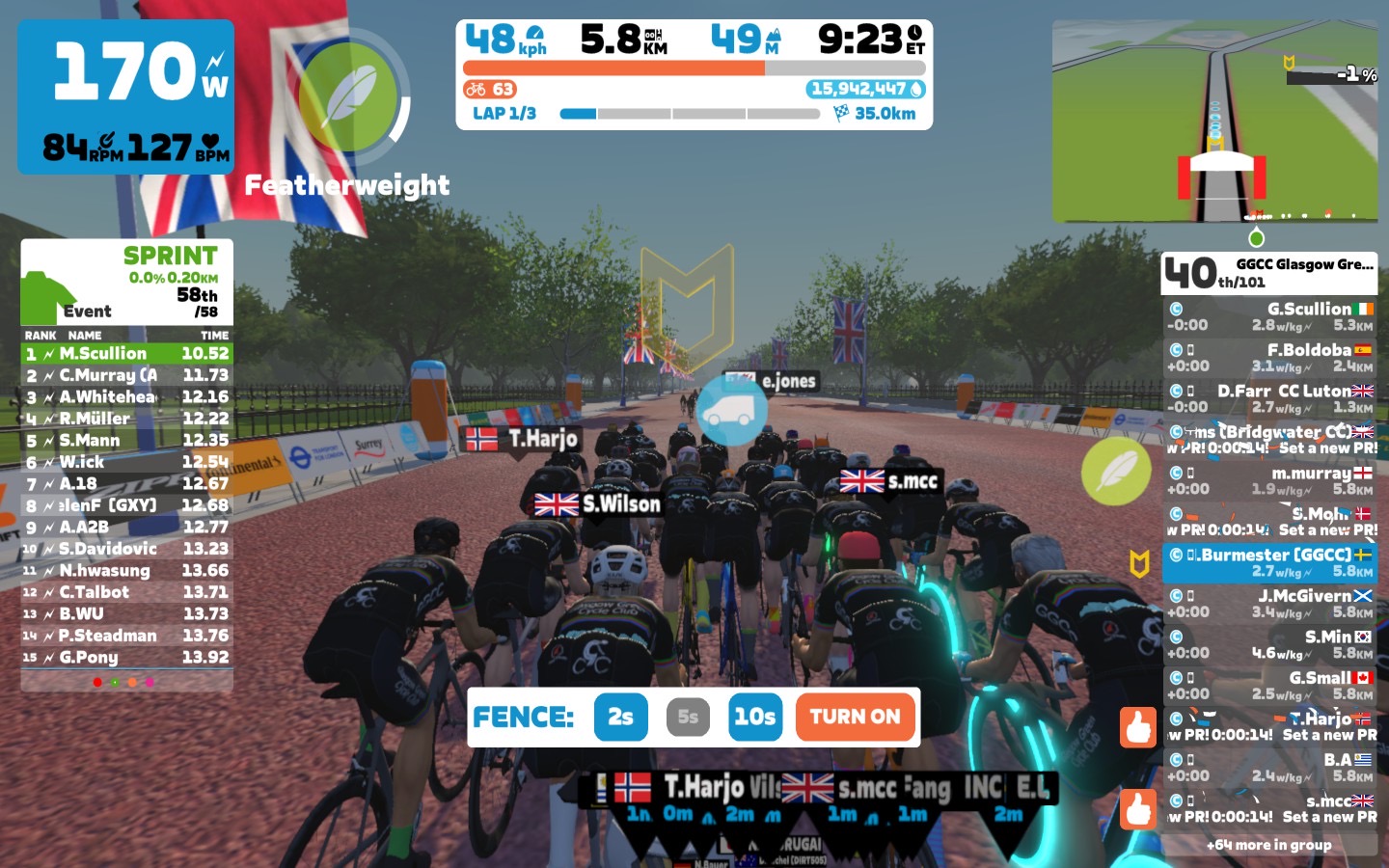Give a Ride On to T.Harjo
This screenshot has height=868, width=1389.
[1138, 727]
